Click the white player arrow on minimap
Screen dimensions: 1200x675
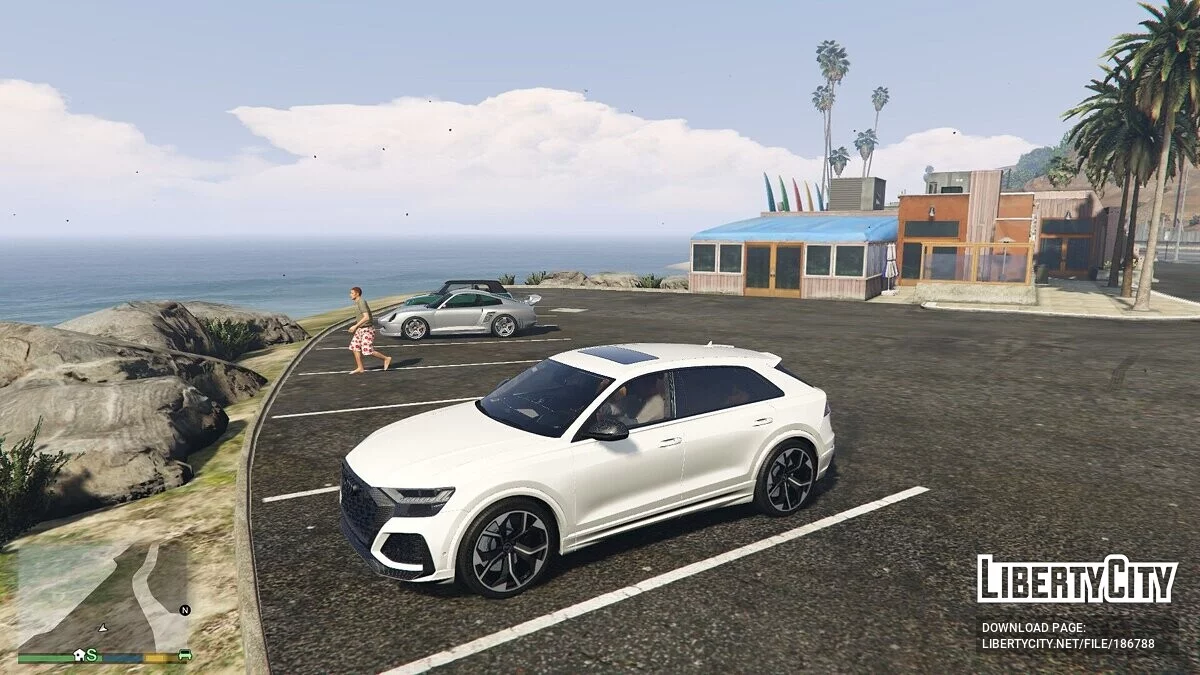click(x=102, y=627)
